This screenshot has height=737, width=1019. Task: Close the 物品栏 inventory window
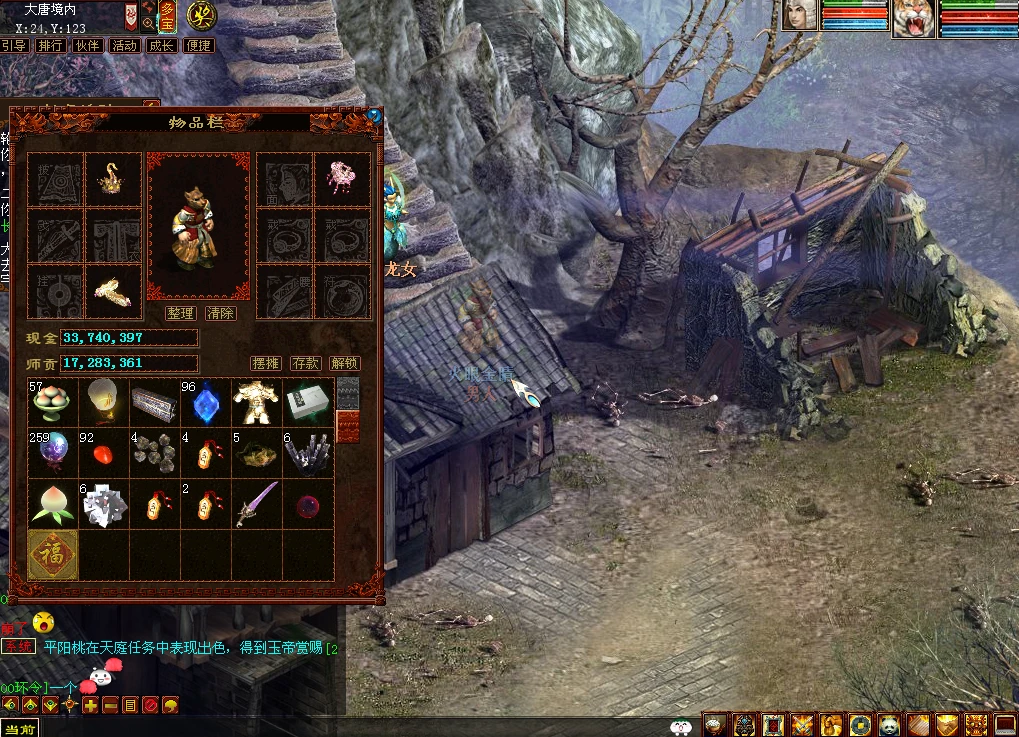tap(374, 116)
